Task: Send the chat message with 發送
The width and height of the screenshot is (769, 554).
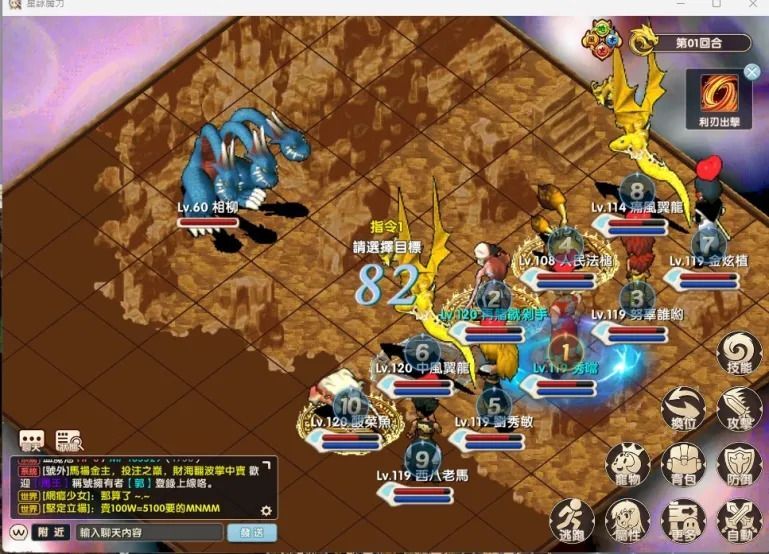Action: click(x=251, y=532)
